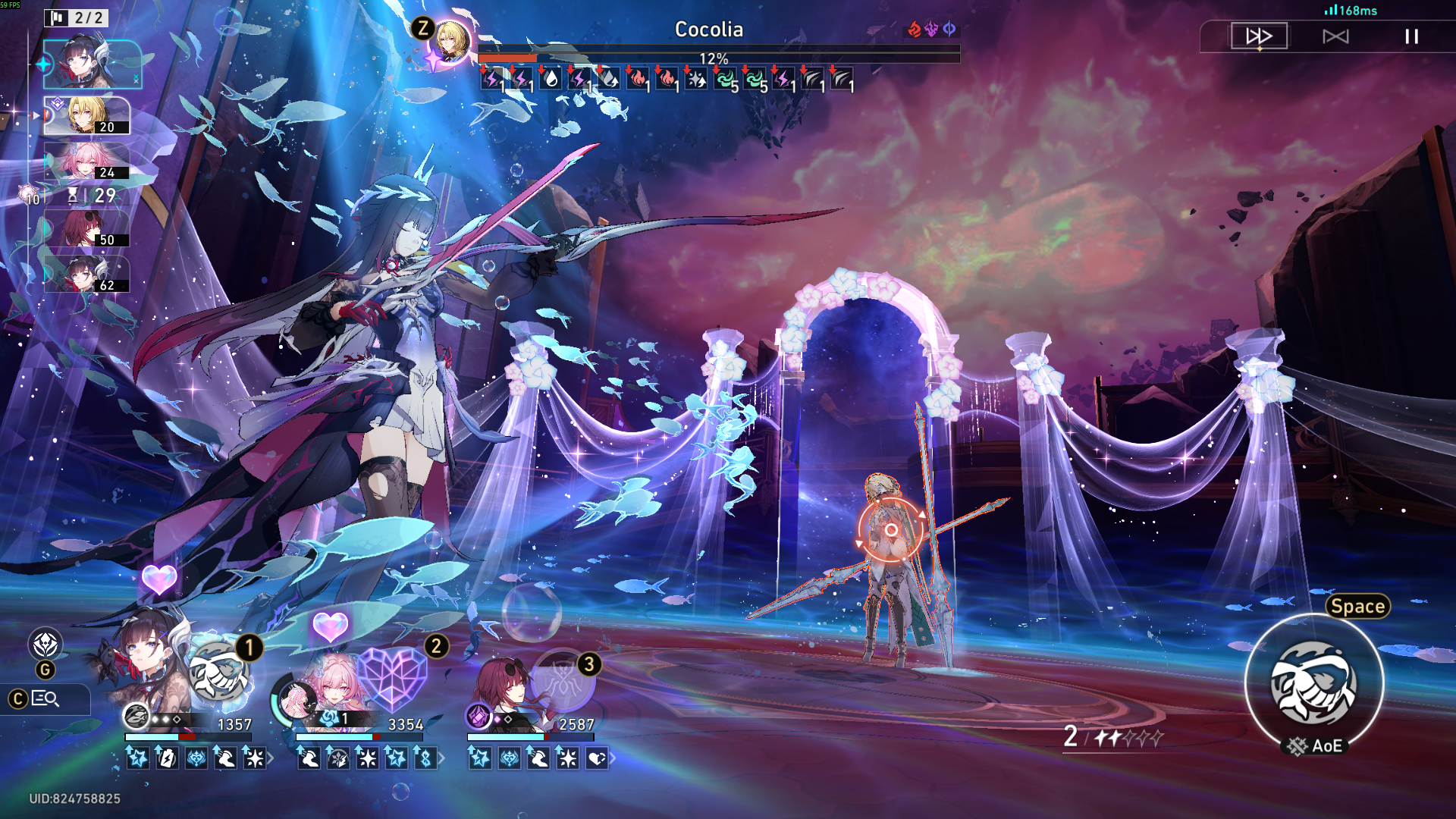
Task: Activate Kafka's spider ultimate icon
Action: 563,681
